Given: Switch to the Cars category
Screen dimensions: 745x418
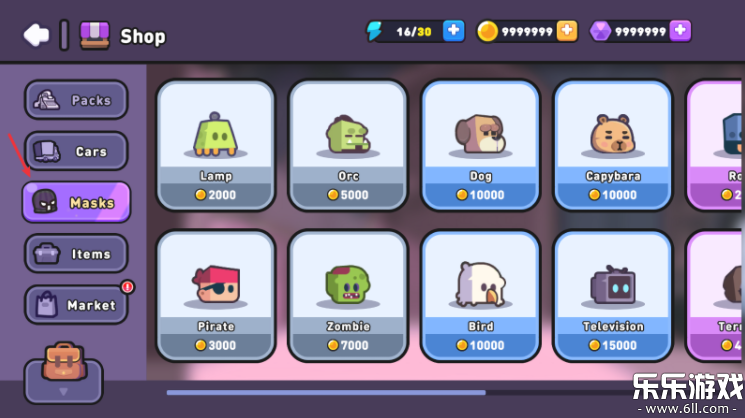Looking at the screenshot, I should pos(76,151).
